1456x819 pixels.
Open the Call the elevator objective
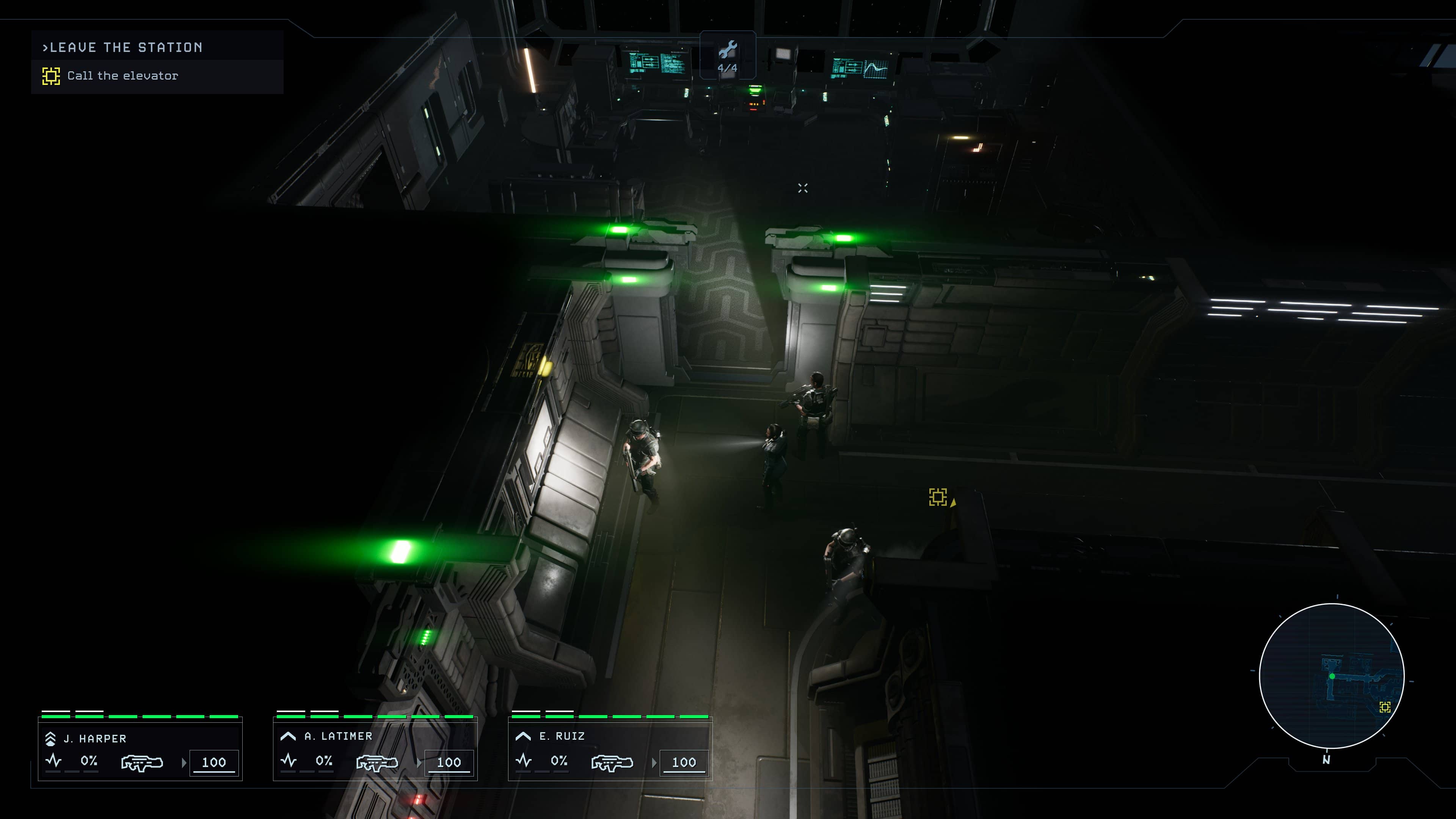[122, 76]
